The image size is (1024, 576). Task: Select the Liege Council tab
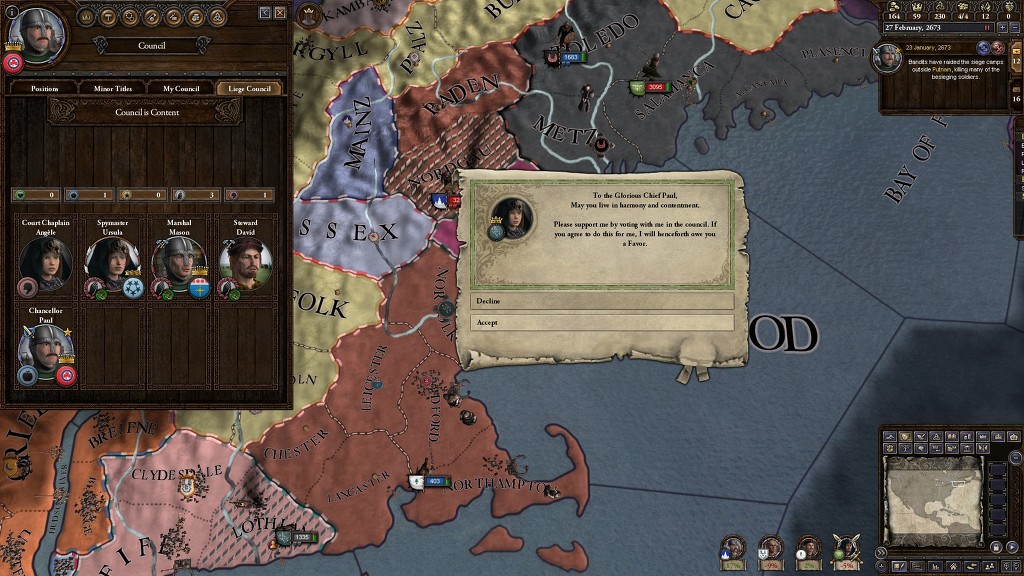250,89
